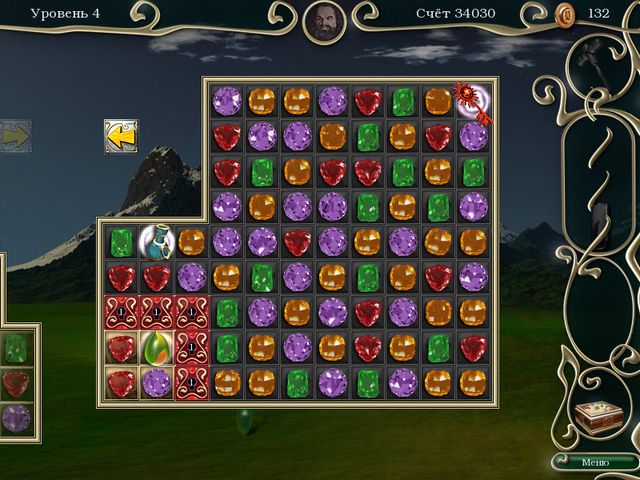Click the copper coin icon
This screenshot has height=480, width=640.
[x=563, y=14]
